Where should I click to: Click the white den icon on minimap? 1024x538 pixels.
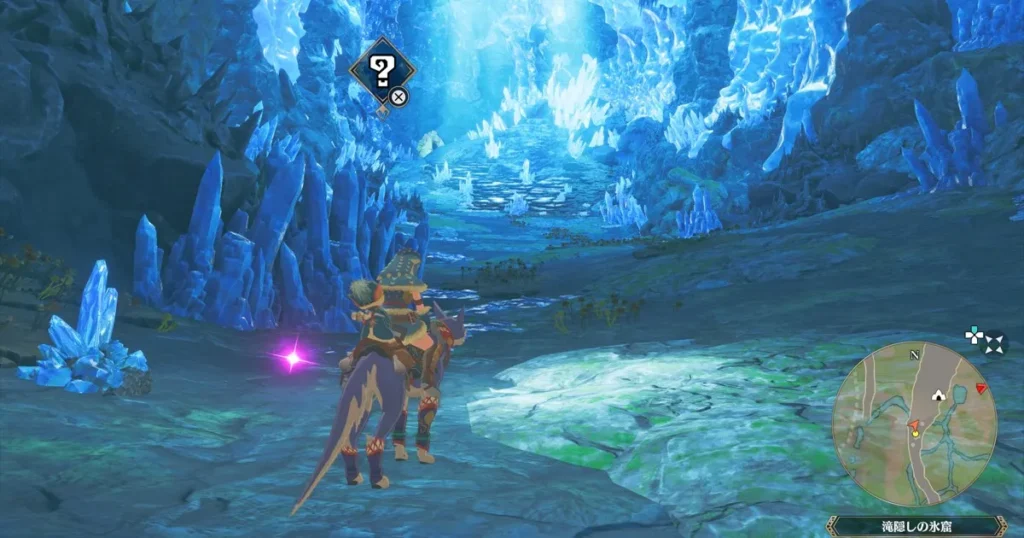pos(938,395)
